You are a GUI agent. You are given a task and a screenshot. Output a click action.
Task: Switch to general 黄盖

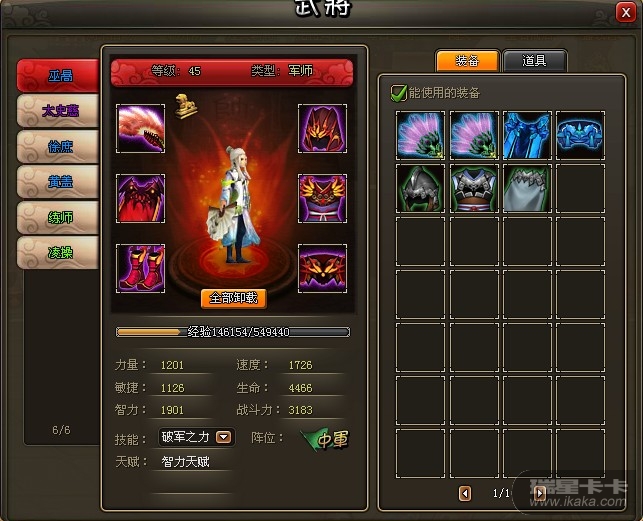click(x=59, y=182)
